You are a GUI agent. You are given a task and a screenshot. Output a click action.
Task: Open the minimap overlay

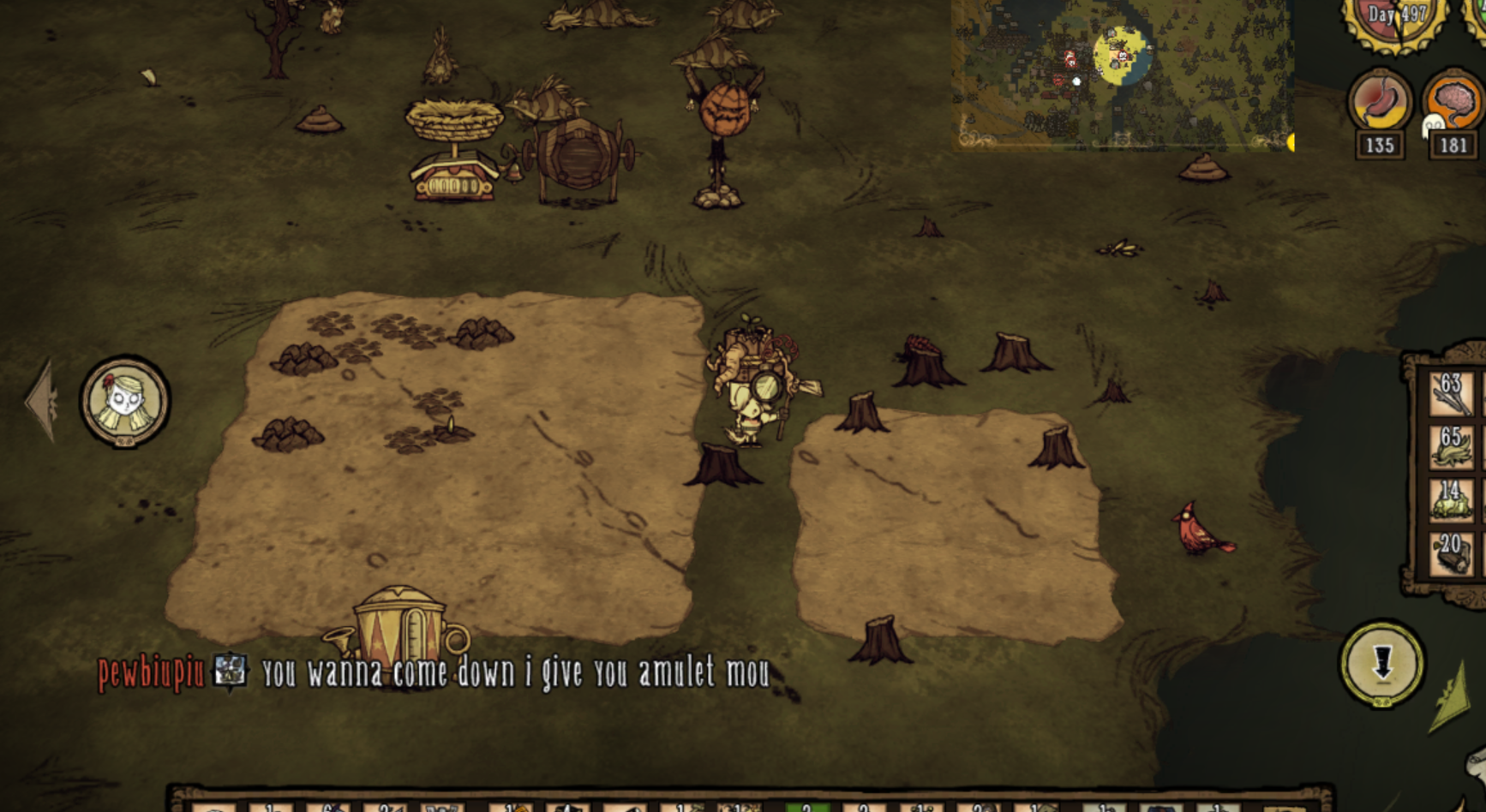click(x=1122, y=75)
